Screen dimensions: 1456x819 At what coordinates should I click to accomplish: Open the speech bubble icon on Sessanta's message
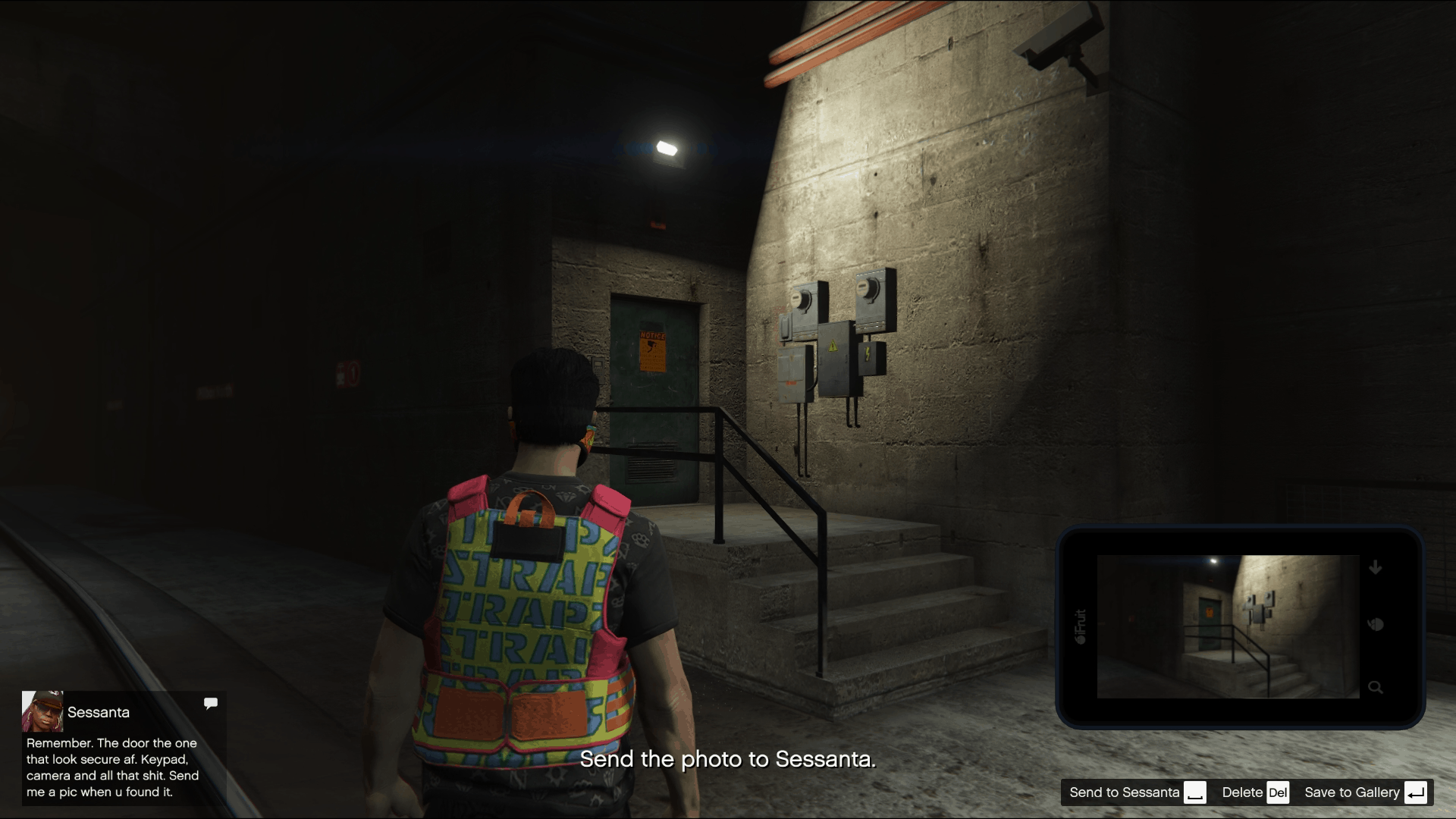(x=211, y=703)
